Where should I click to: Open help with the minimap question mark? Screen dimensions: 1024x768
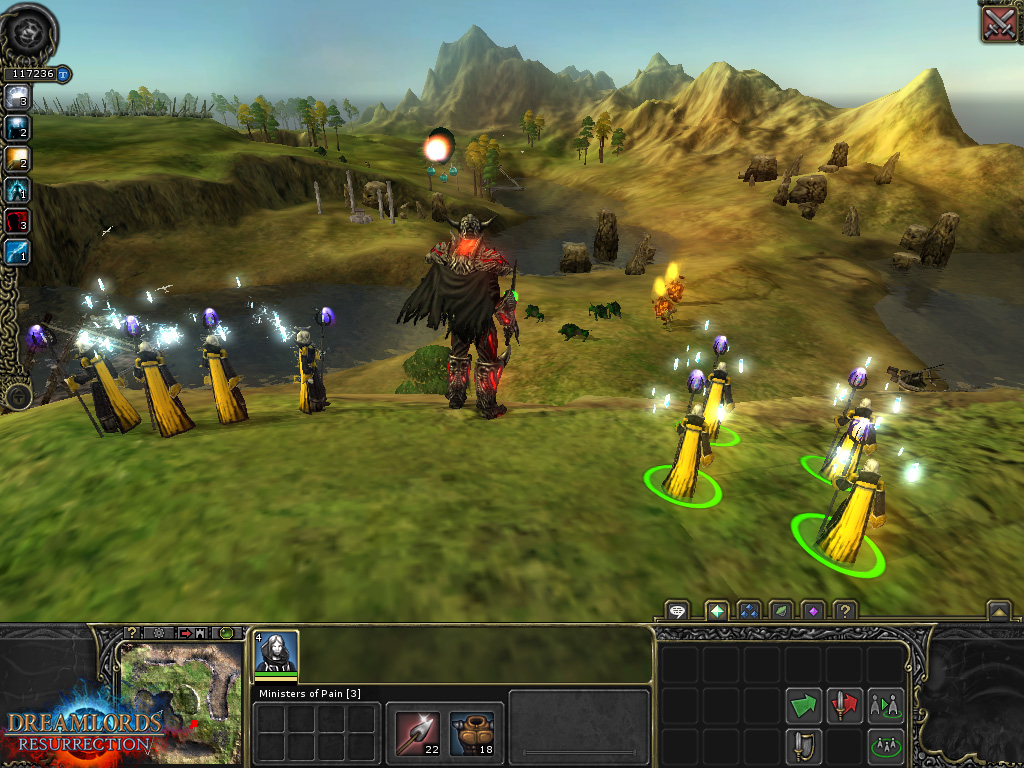click(131, 633)
